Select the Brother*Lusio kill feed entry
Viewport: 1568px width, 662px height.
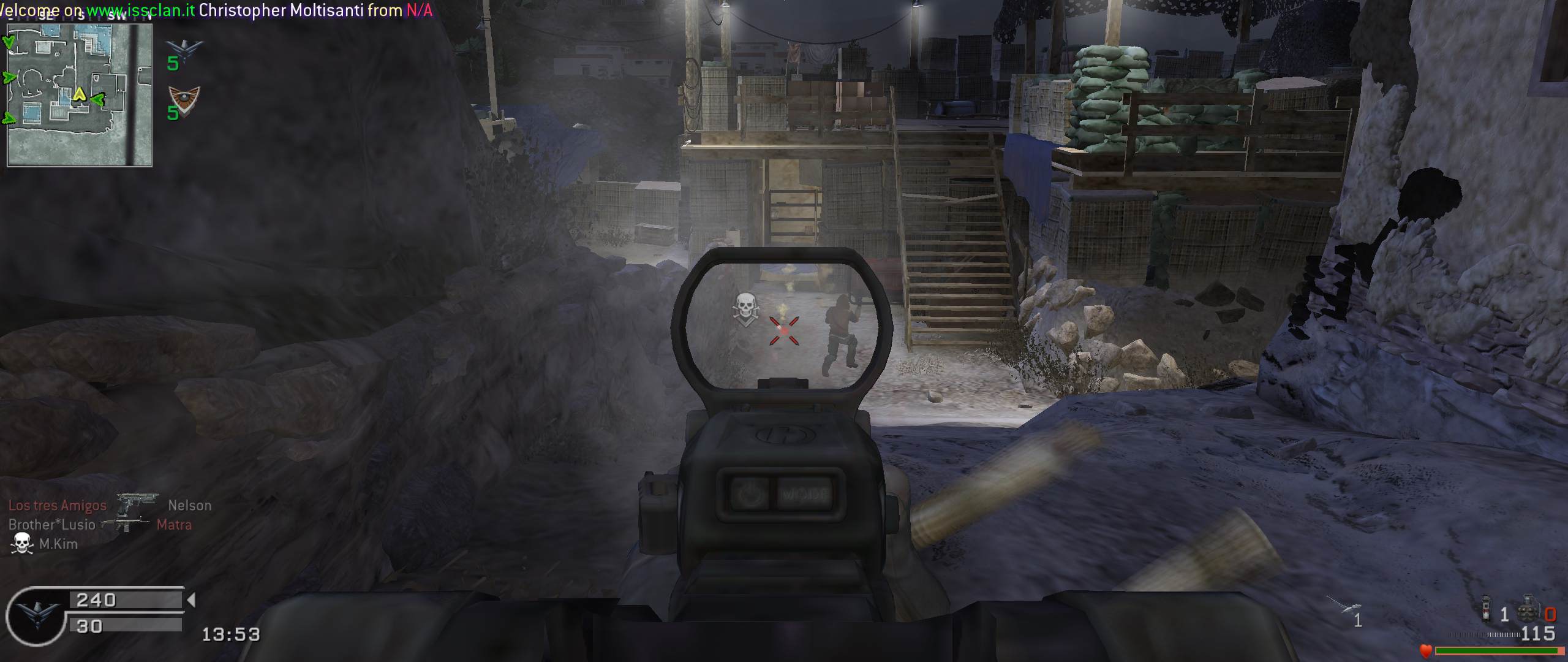pos(52,525)
